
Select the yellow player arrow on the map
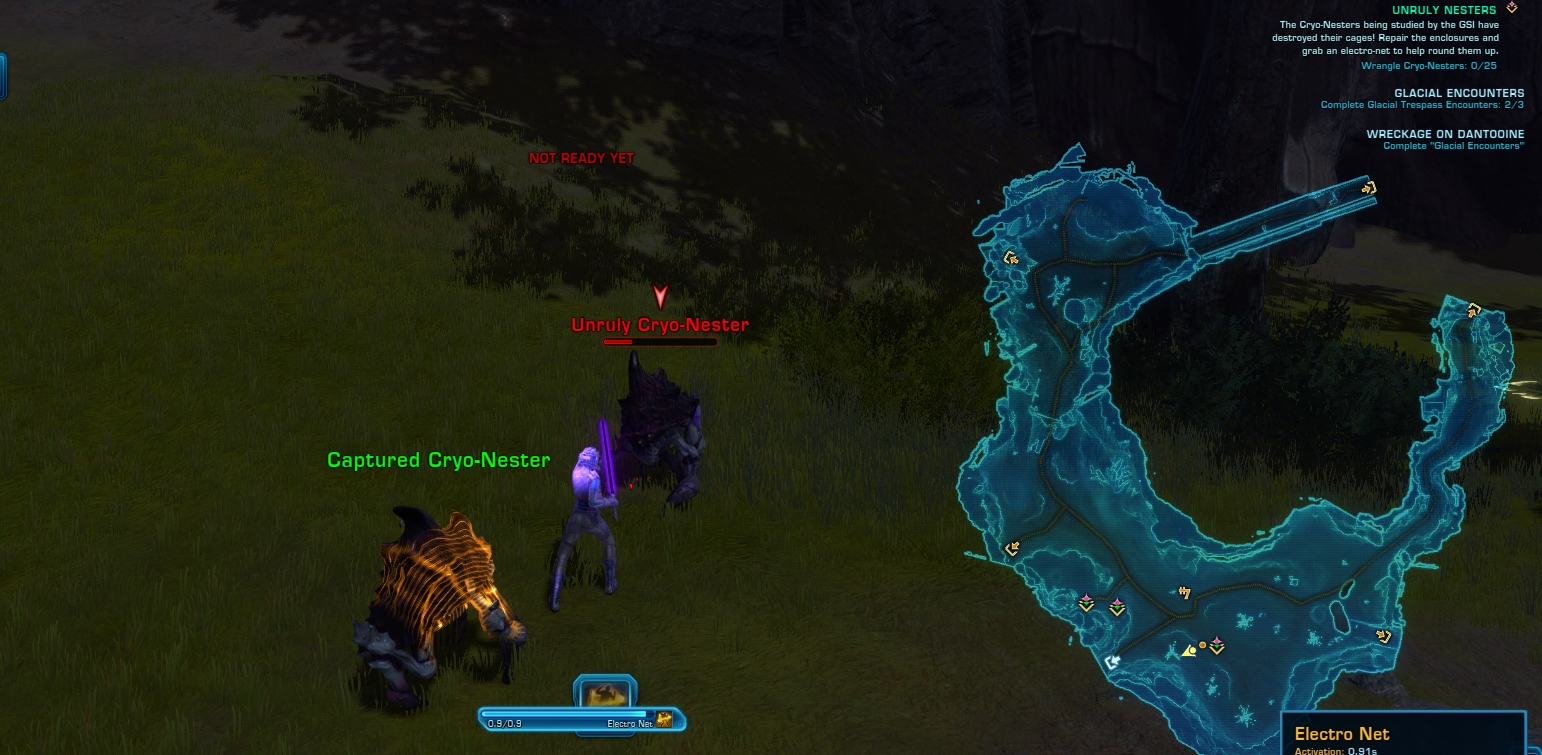click(1189, 651)
